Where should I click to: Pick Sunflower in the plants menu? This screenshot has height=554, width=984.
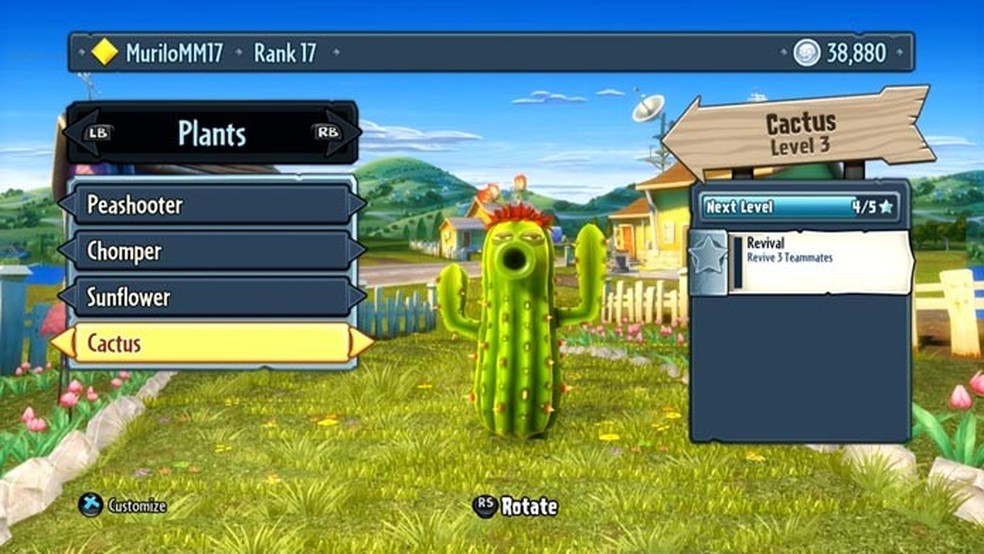[x=211, y=297]
